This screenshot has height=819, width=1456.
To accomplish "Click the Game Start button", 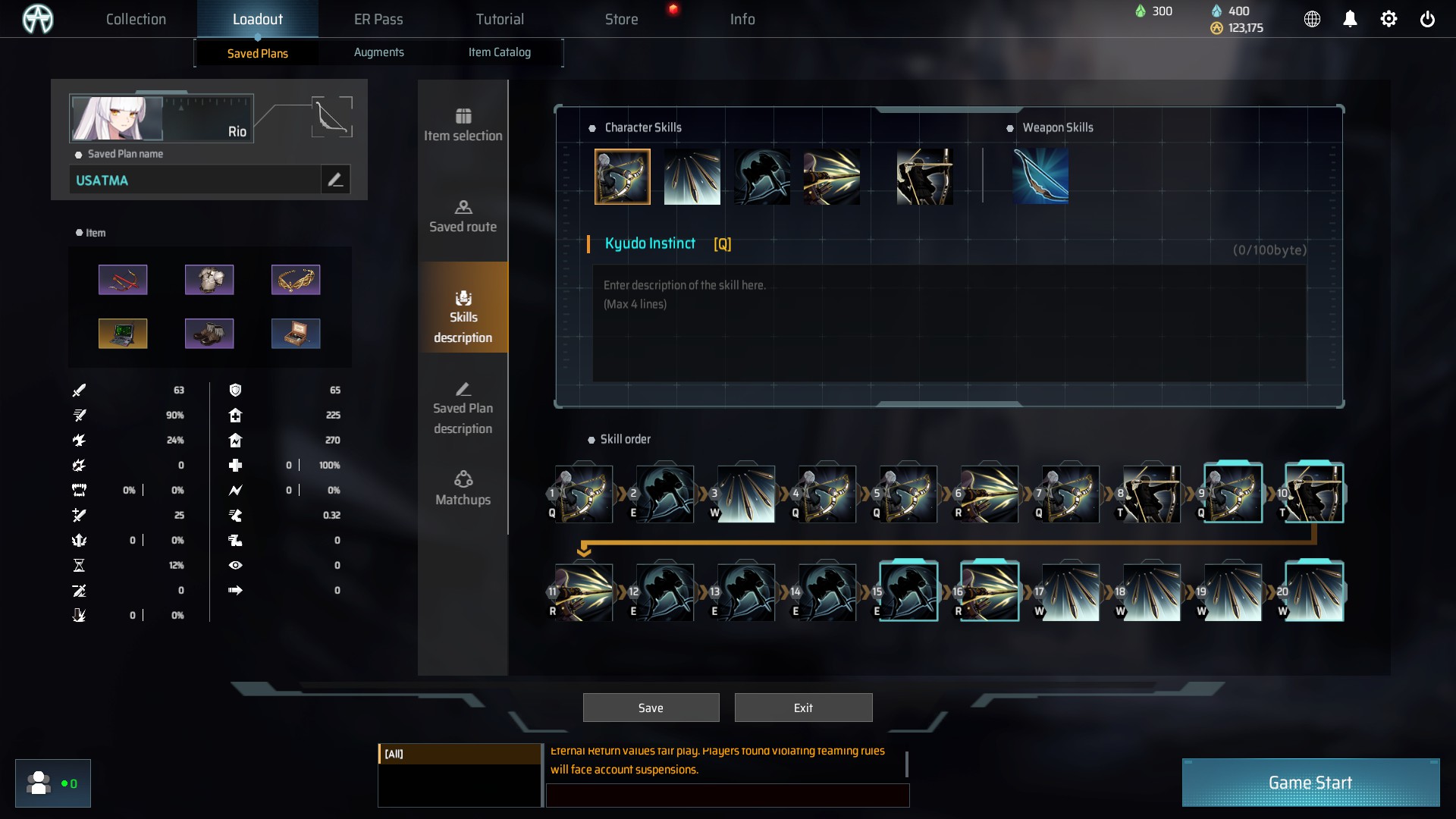I will click(x=1310, y=783).
